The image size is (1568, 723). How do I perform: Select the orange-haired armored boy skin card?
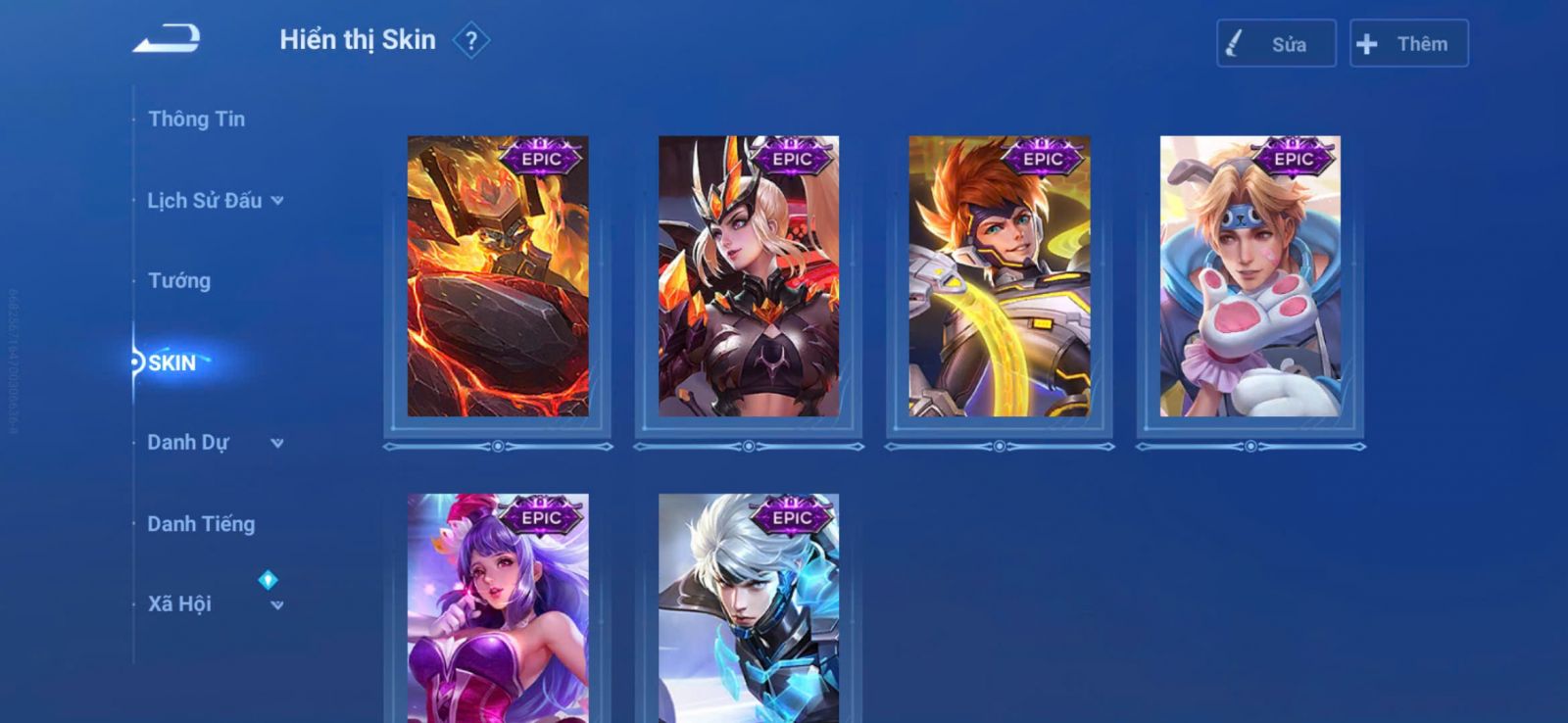[x=1000, y=276]
